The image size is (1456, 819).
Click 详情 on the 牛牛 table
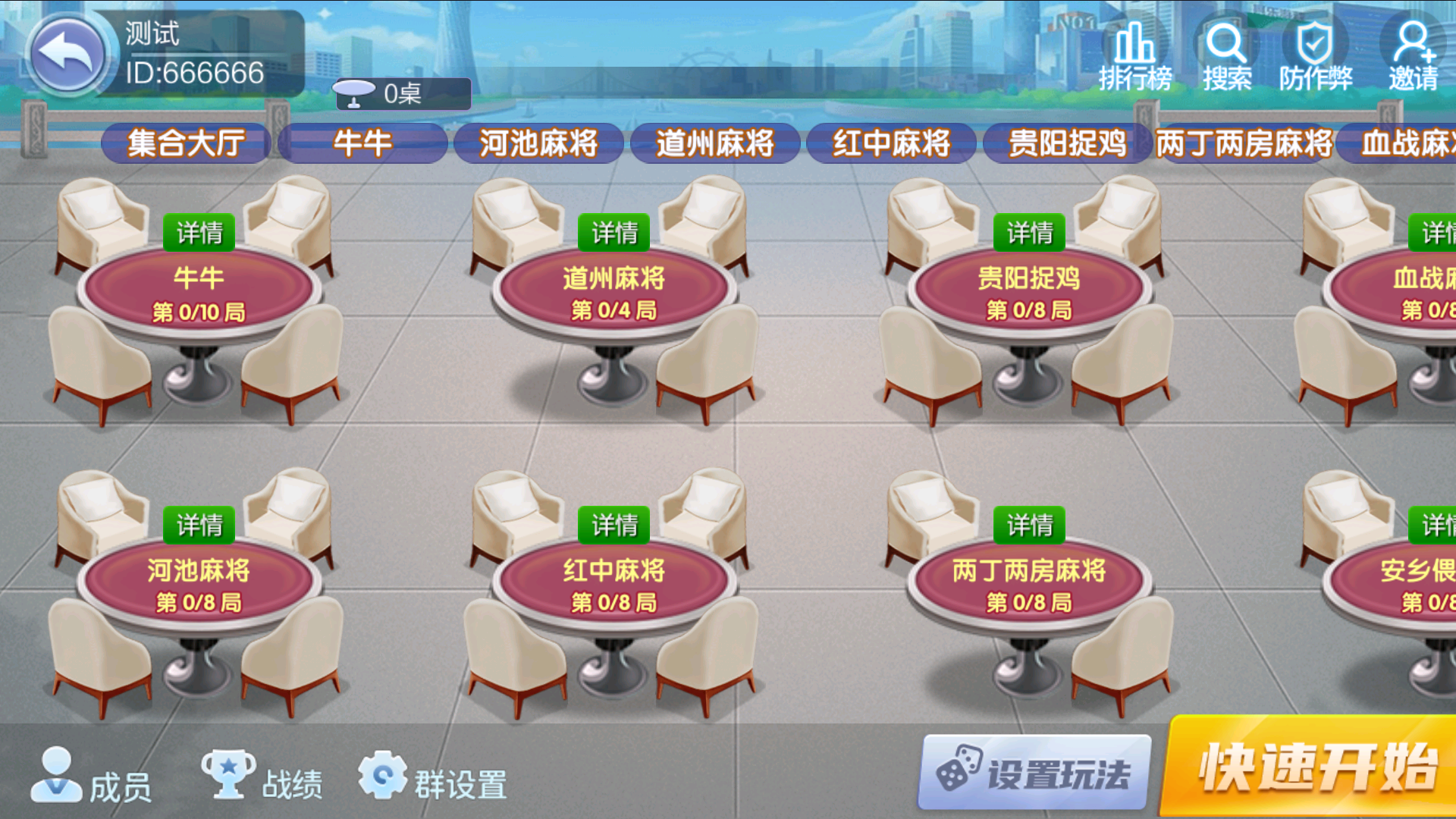pyautogui.click(x=198, y=232)
